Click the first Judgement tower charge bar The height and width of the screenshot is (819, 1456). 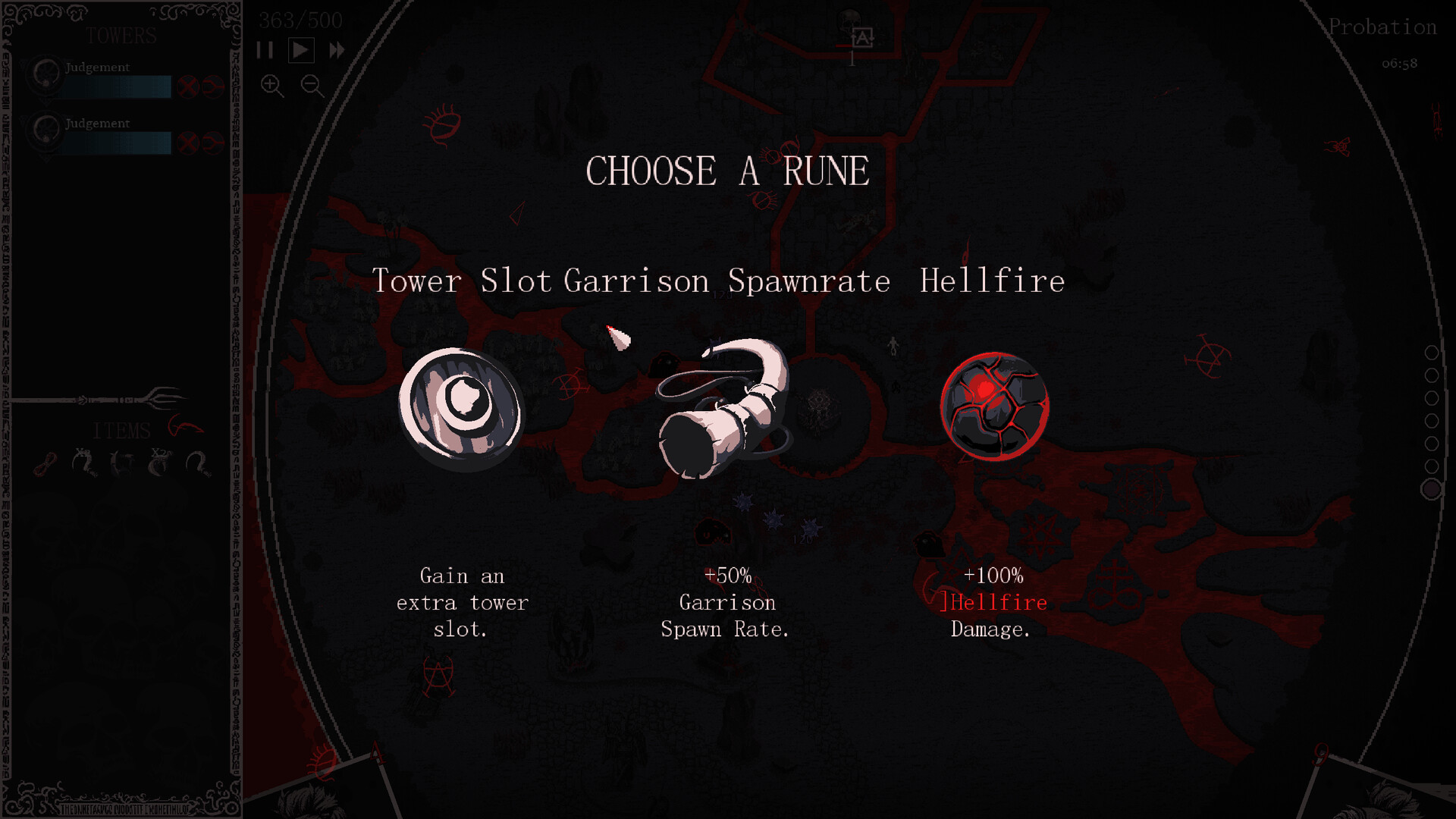coord(118,87)
